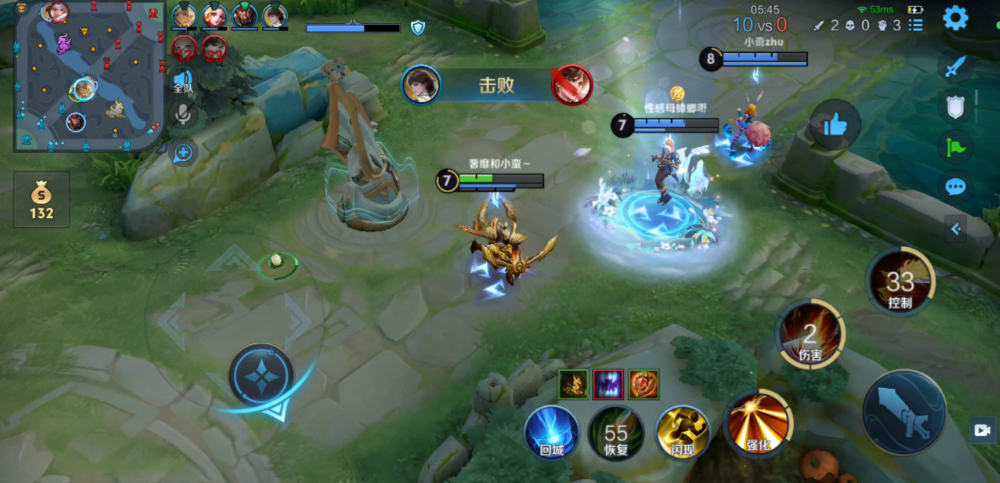
Task: Tap the minimap
Action: (x=88, y=76)
